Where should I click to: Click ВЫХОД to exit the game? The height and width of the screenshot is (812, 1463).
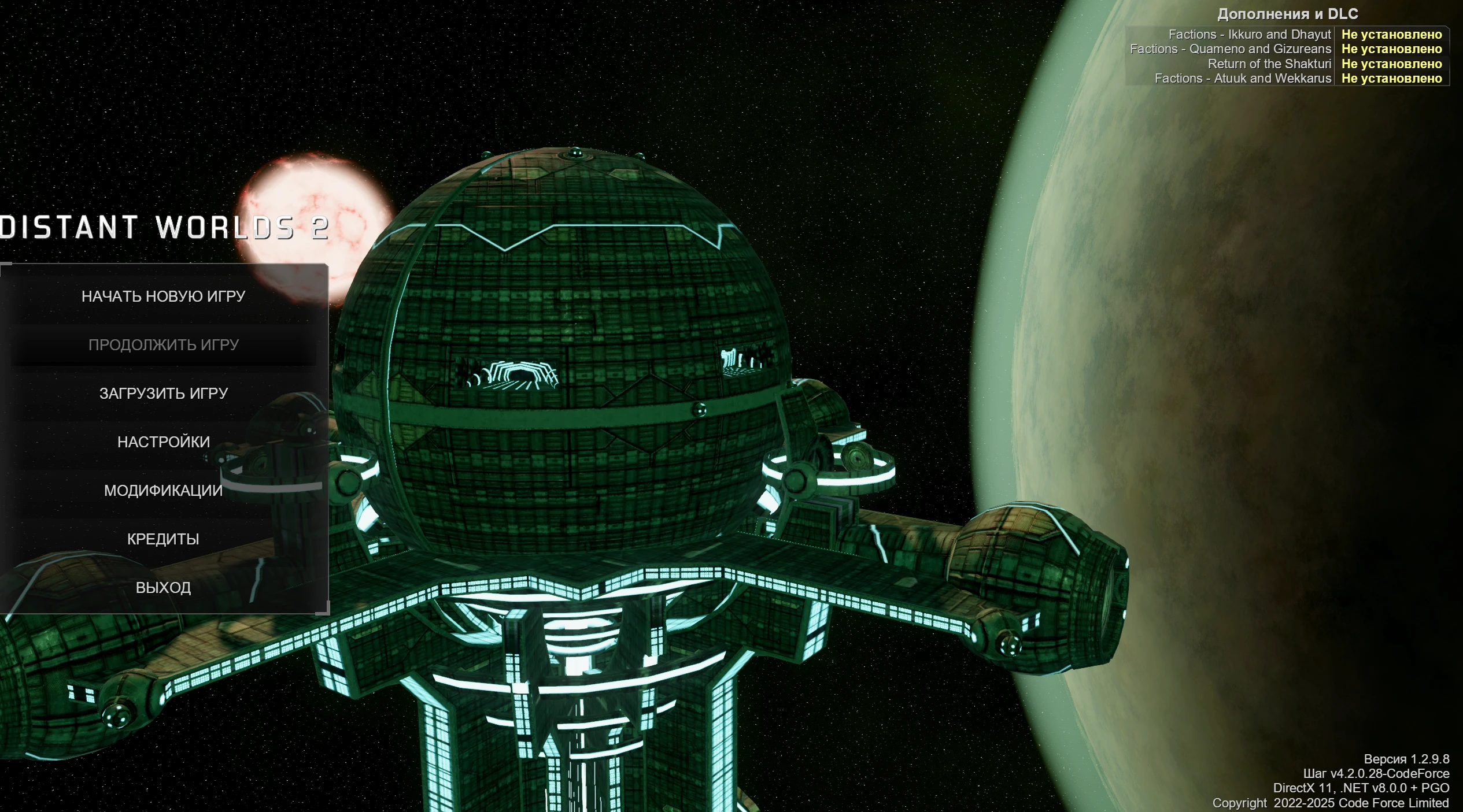164,587
